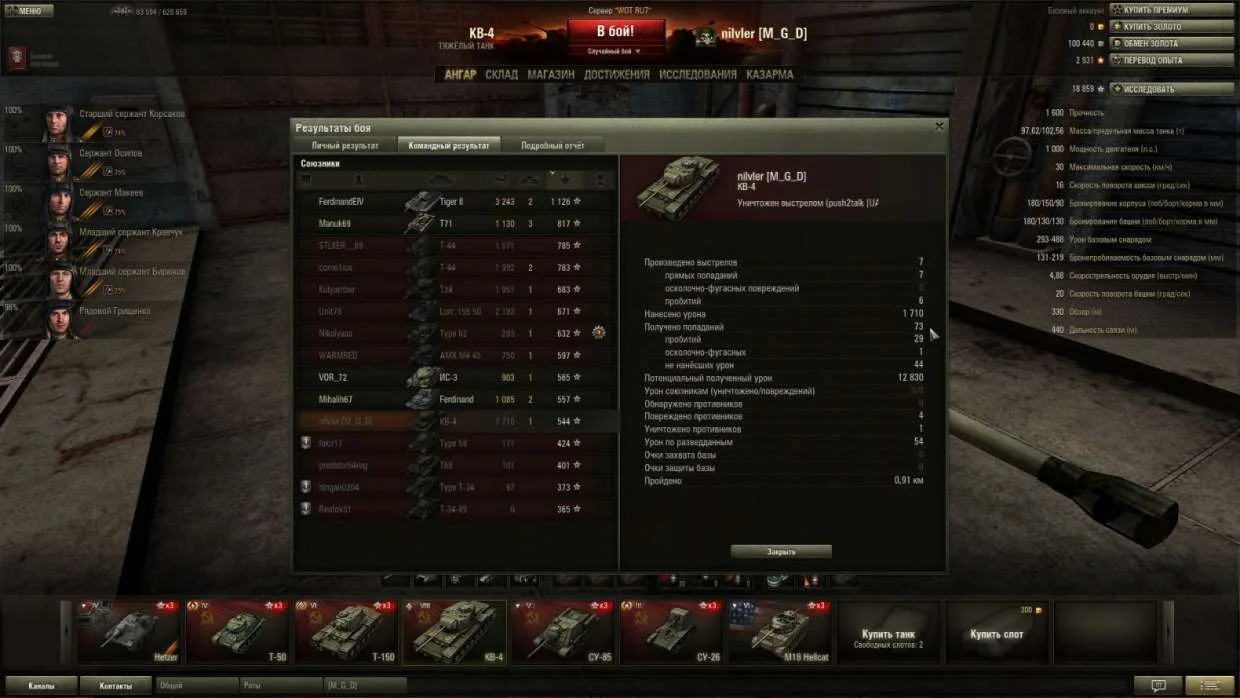Switch to the Личный результат tab

(345, 146)
